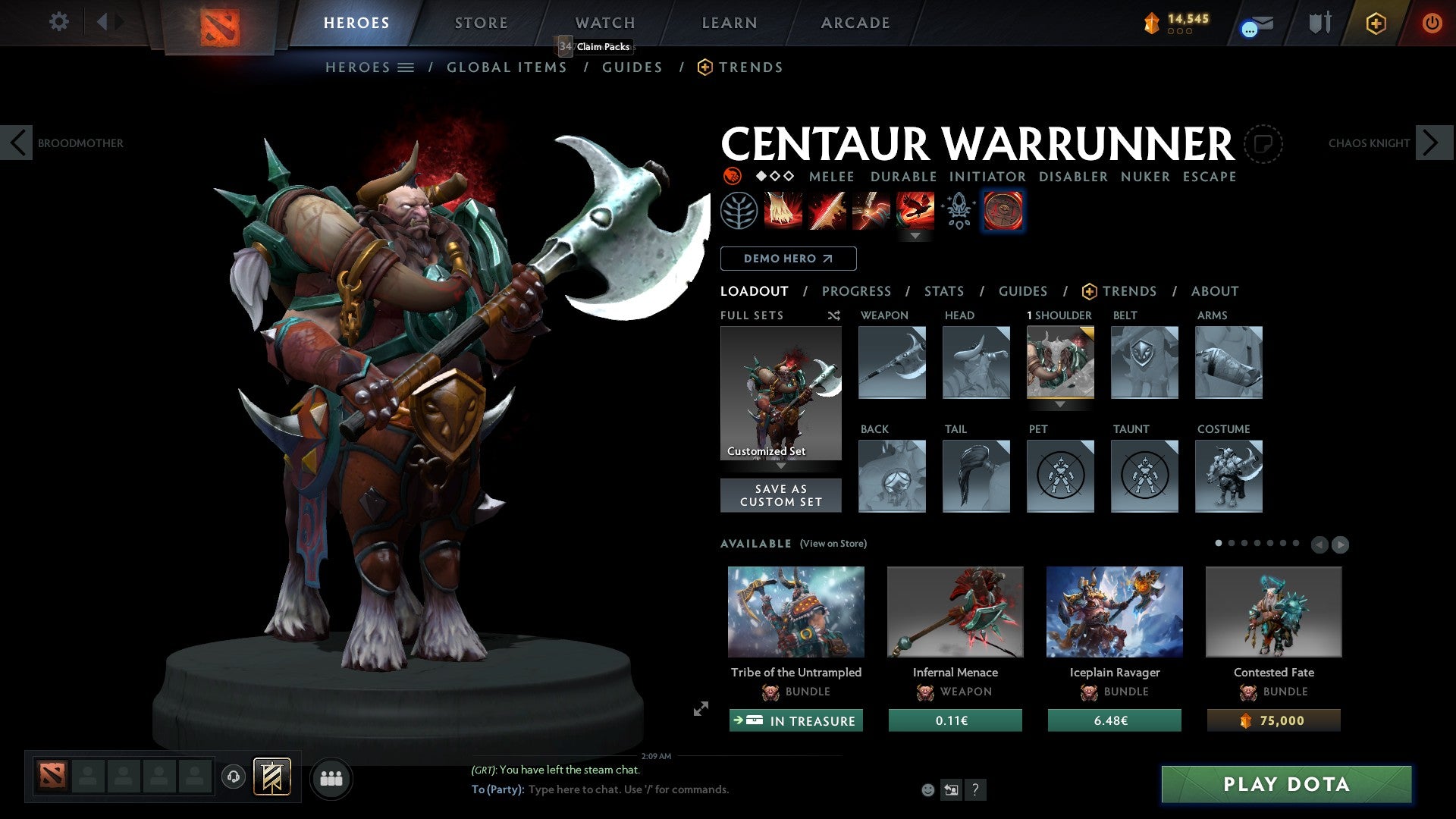1456x819 pixels.
Task: Expand the chevron under the Retaliate ability
Action: pyautogui.click(x=915, y=236)
